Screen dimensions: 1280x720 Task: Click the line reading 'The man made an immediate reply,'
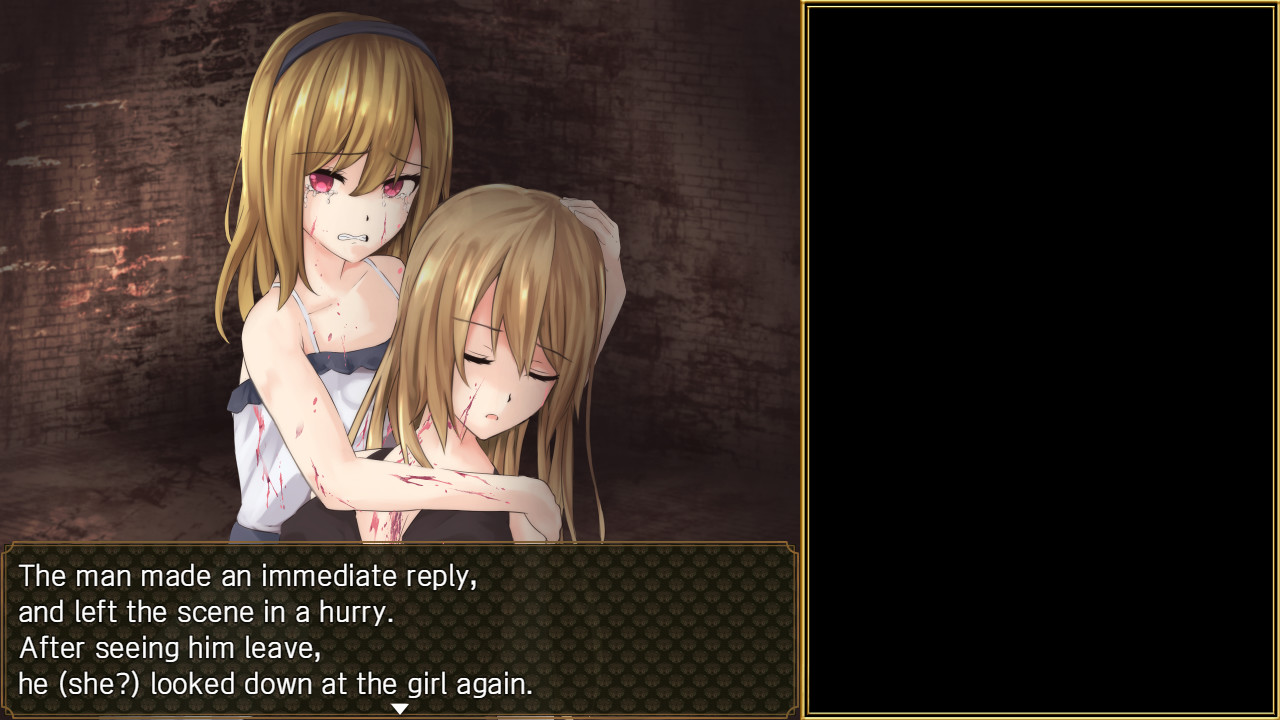(248, 576)
